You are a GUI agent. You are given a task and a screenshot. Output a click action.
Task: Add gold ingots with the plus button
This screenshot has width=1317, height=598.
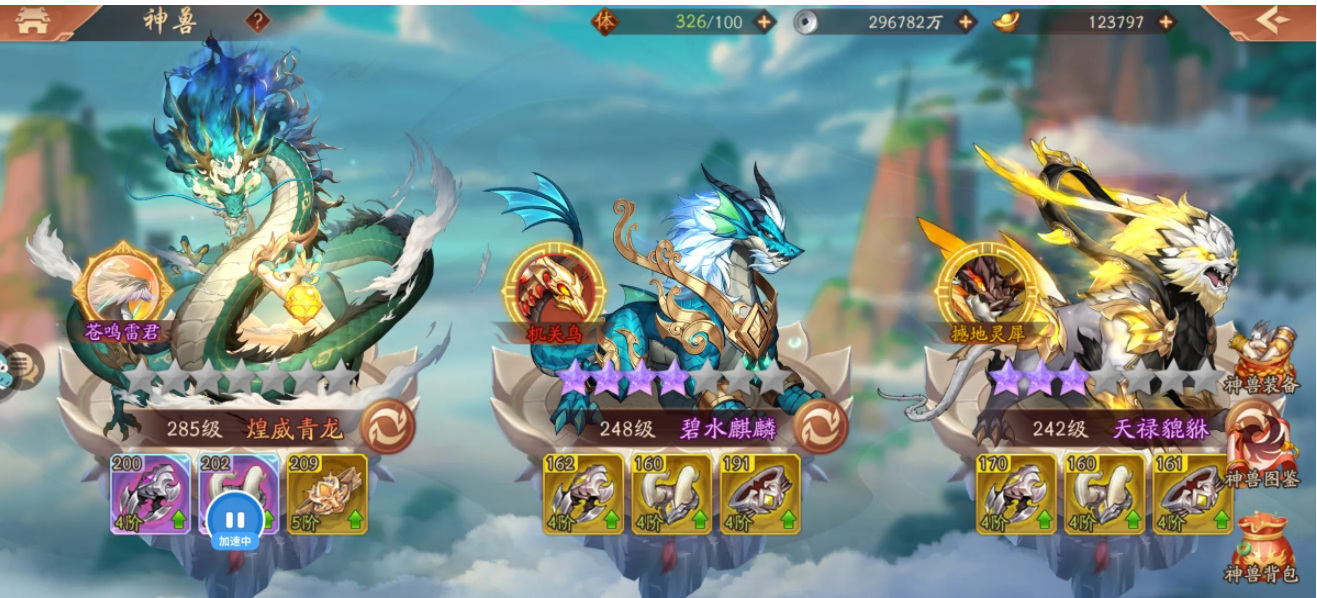click(x=1165, y=22)
